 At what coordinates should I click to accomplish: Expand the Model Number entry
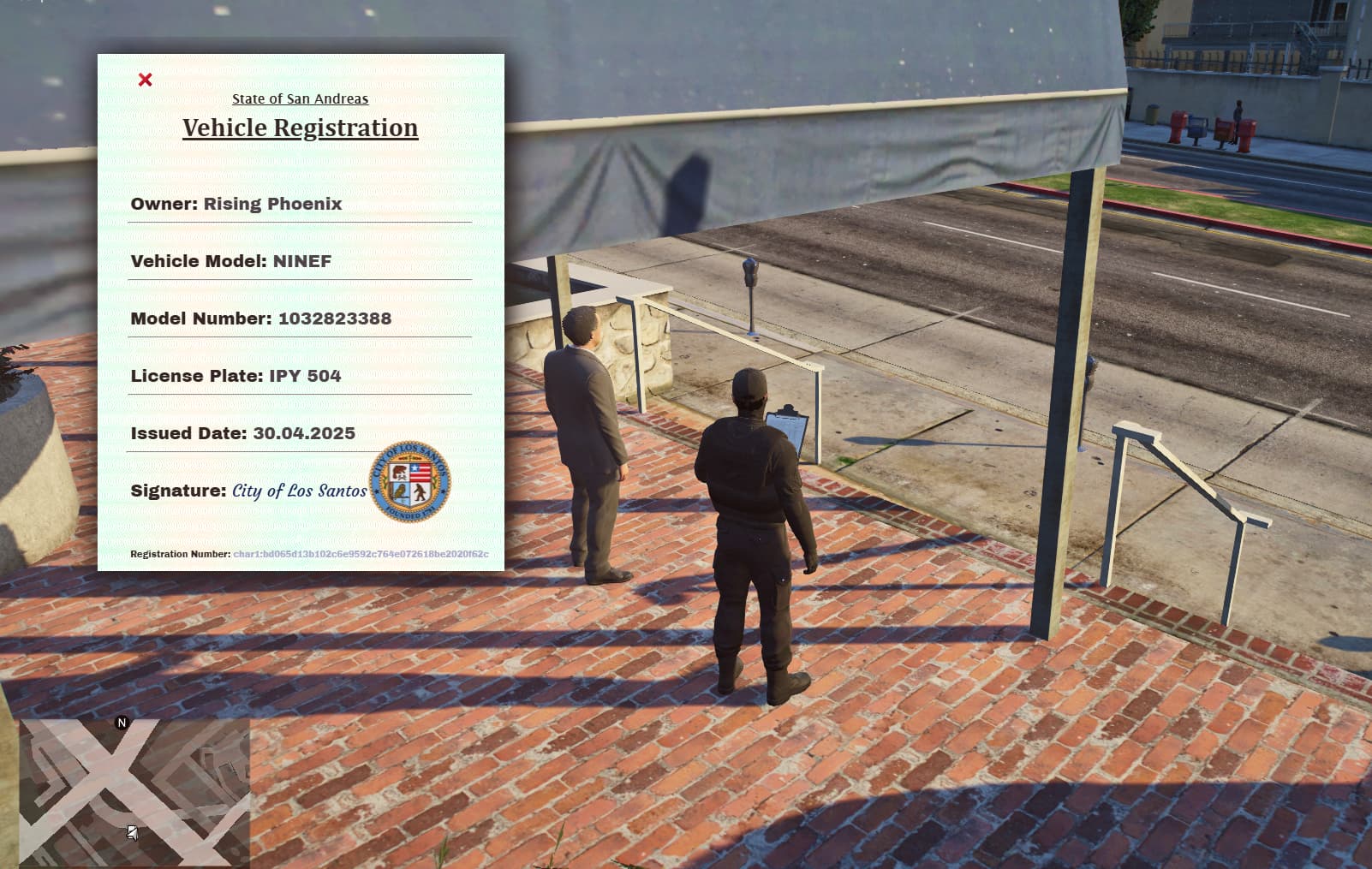tap(260, 318)
